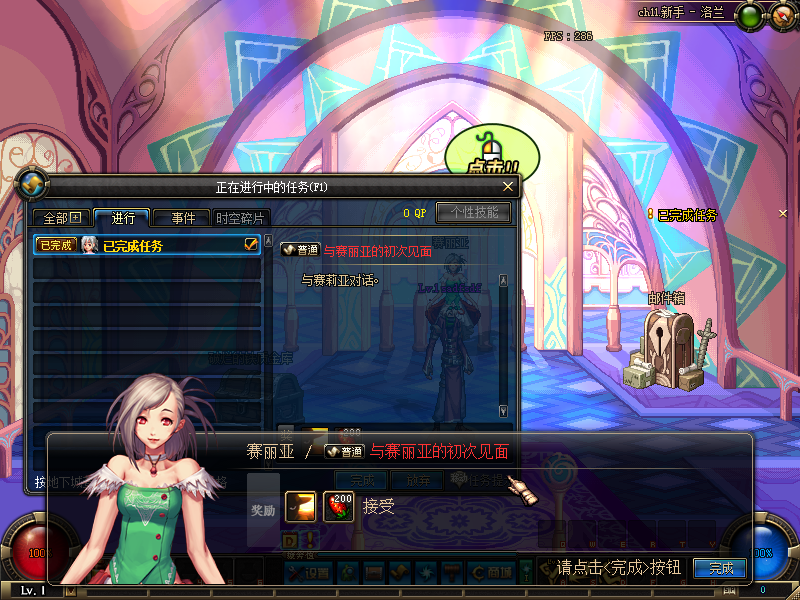The height and width of the screenshot is (600, 800).
Task: Select the red fruit reward with 200 count
Action: click(x=339, y=507)
